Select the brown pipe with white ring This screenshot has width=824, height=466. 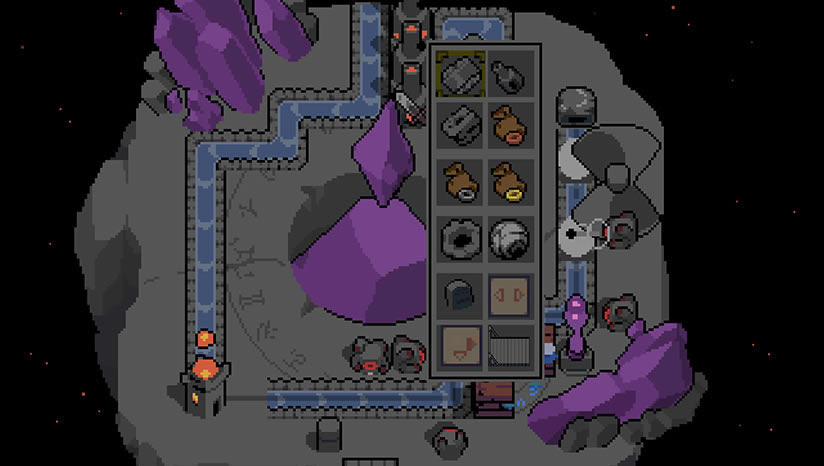point(462,182)
